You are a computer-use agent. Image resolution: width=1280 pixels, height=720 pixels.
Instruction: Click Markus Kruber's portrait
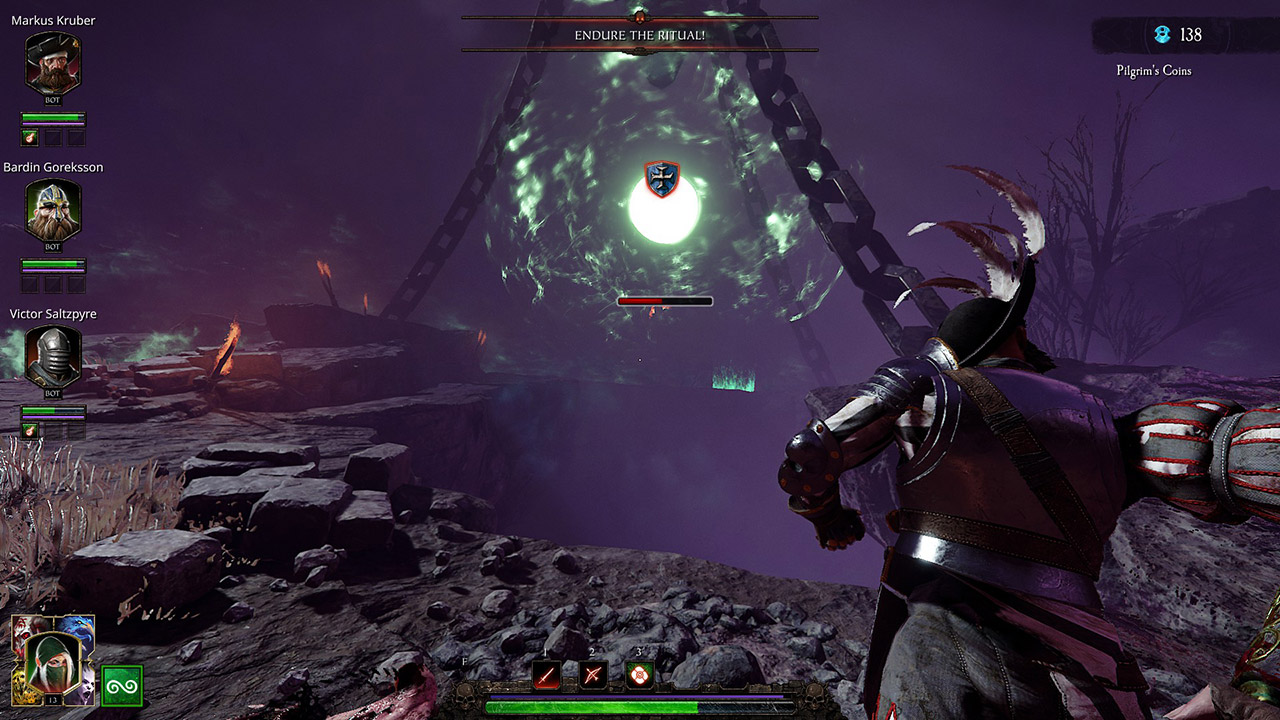click(53, 65)
